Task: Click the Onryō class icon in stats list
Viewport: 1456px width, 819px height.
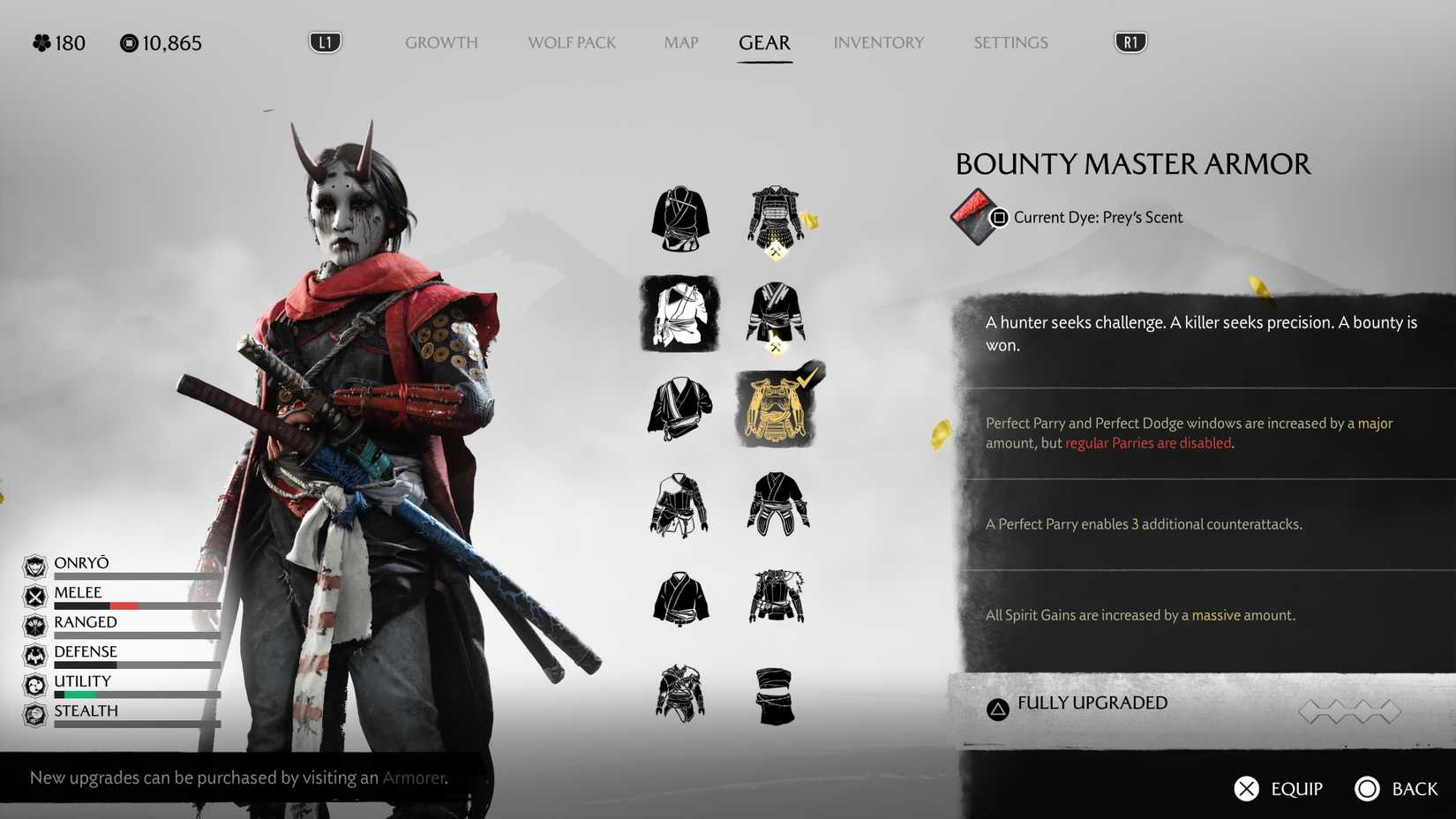Action: (35, 565)
